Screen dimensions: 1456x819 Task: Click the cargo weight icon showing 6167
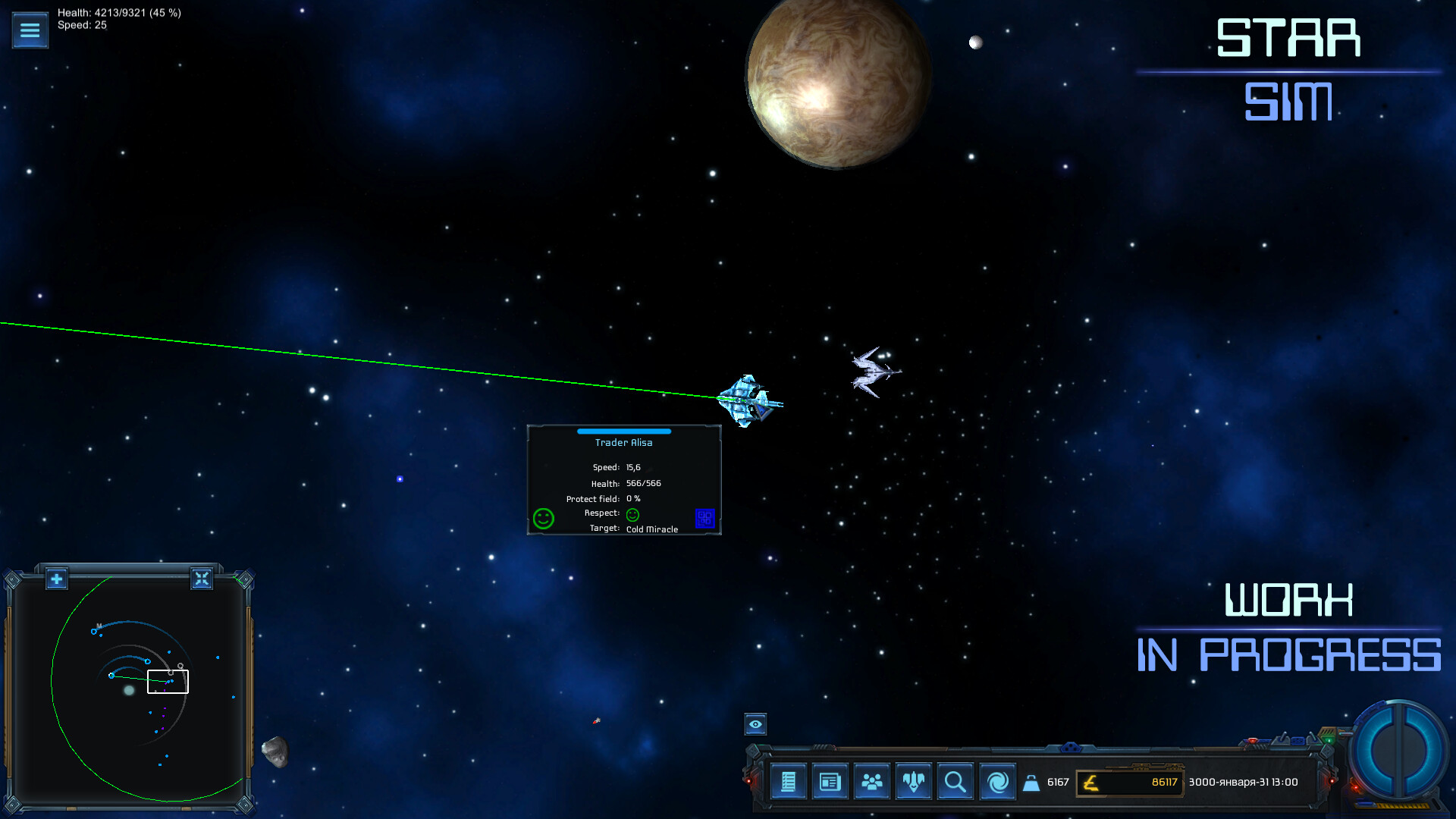(1033, 781)
